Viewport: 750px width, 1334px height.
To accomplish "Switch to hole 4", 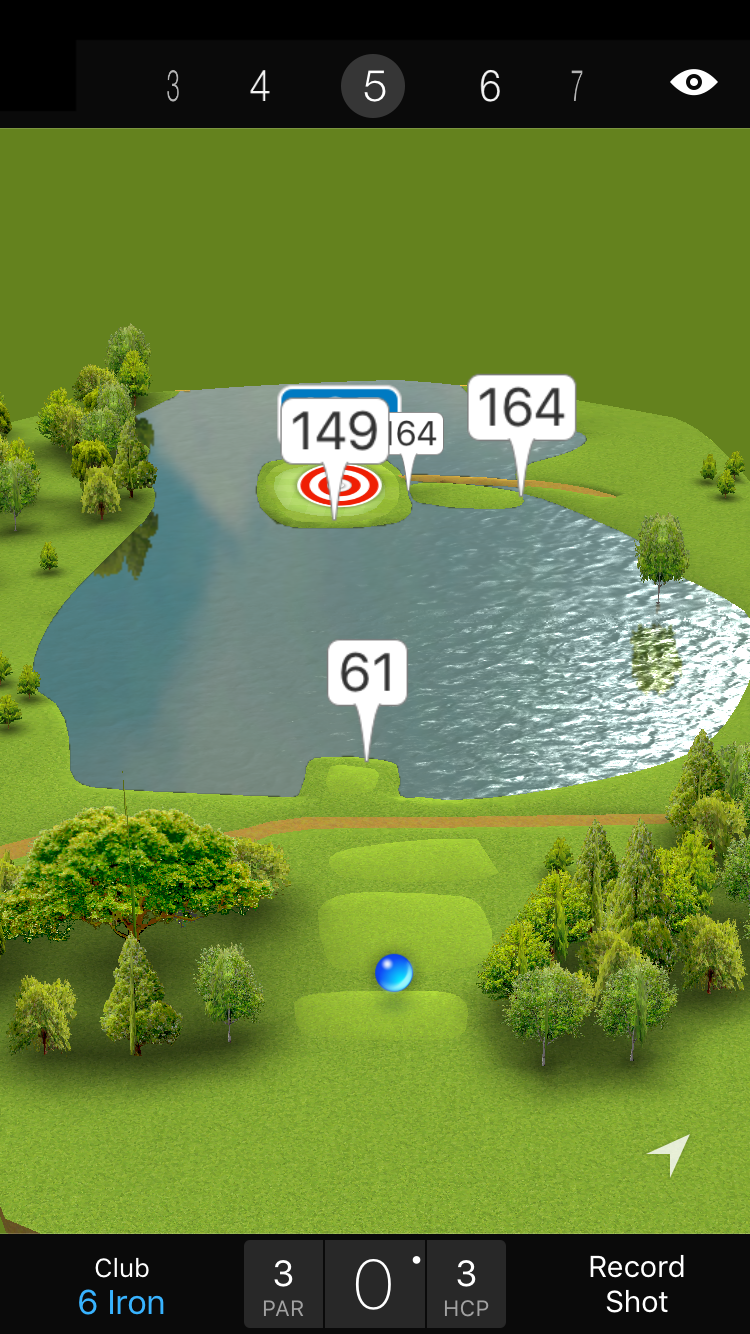I will (259, 87).
